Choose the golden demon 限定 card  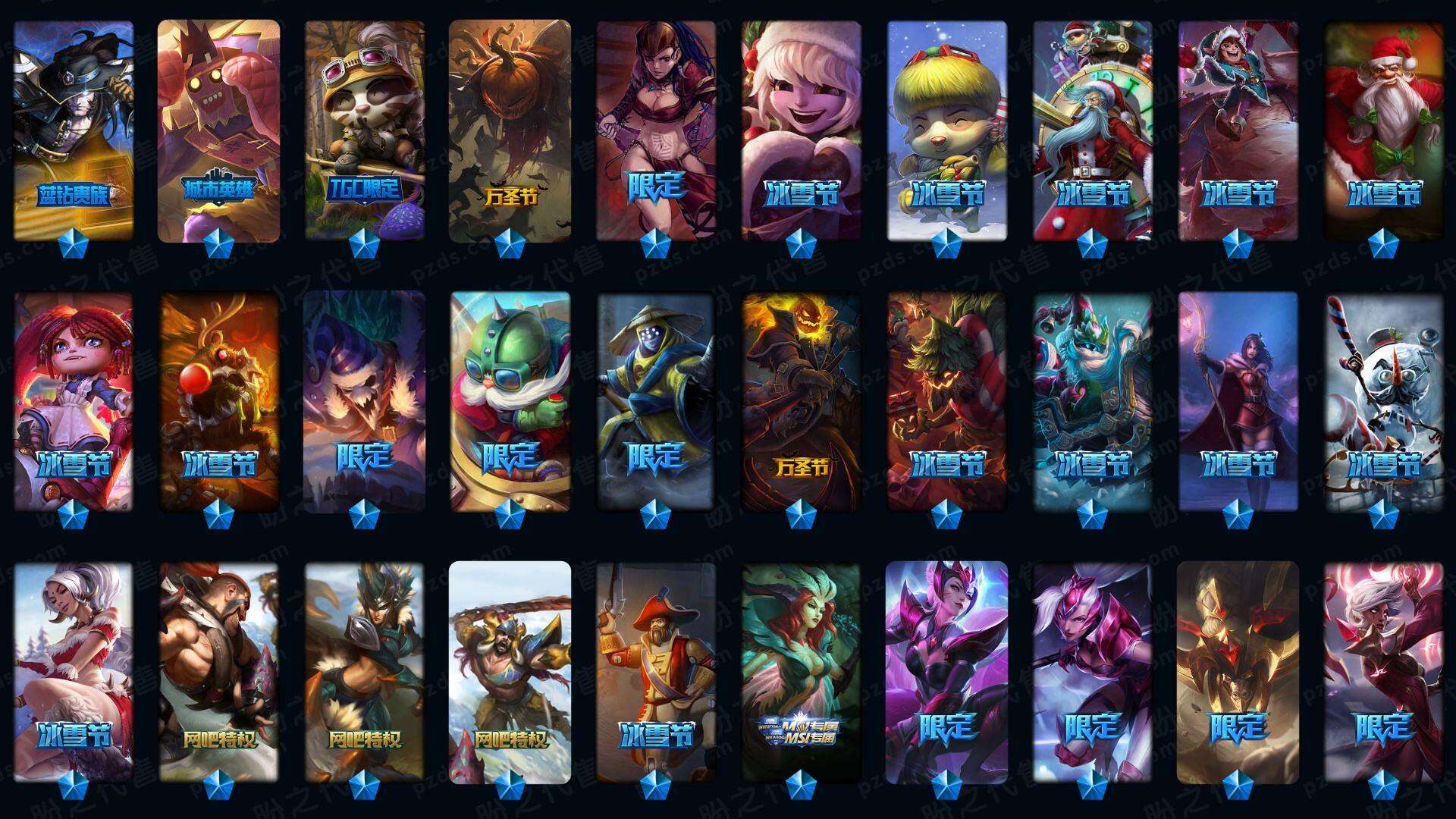point(1238,672)
